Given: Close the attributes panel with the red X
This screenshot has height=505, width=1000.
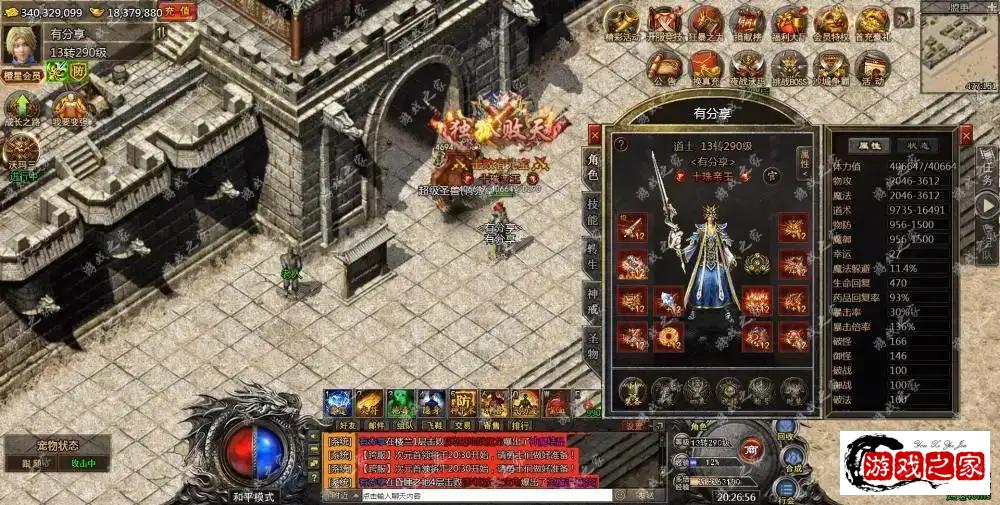Looking at the screenshot, I should click(966, 135).
